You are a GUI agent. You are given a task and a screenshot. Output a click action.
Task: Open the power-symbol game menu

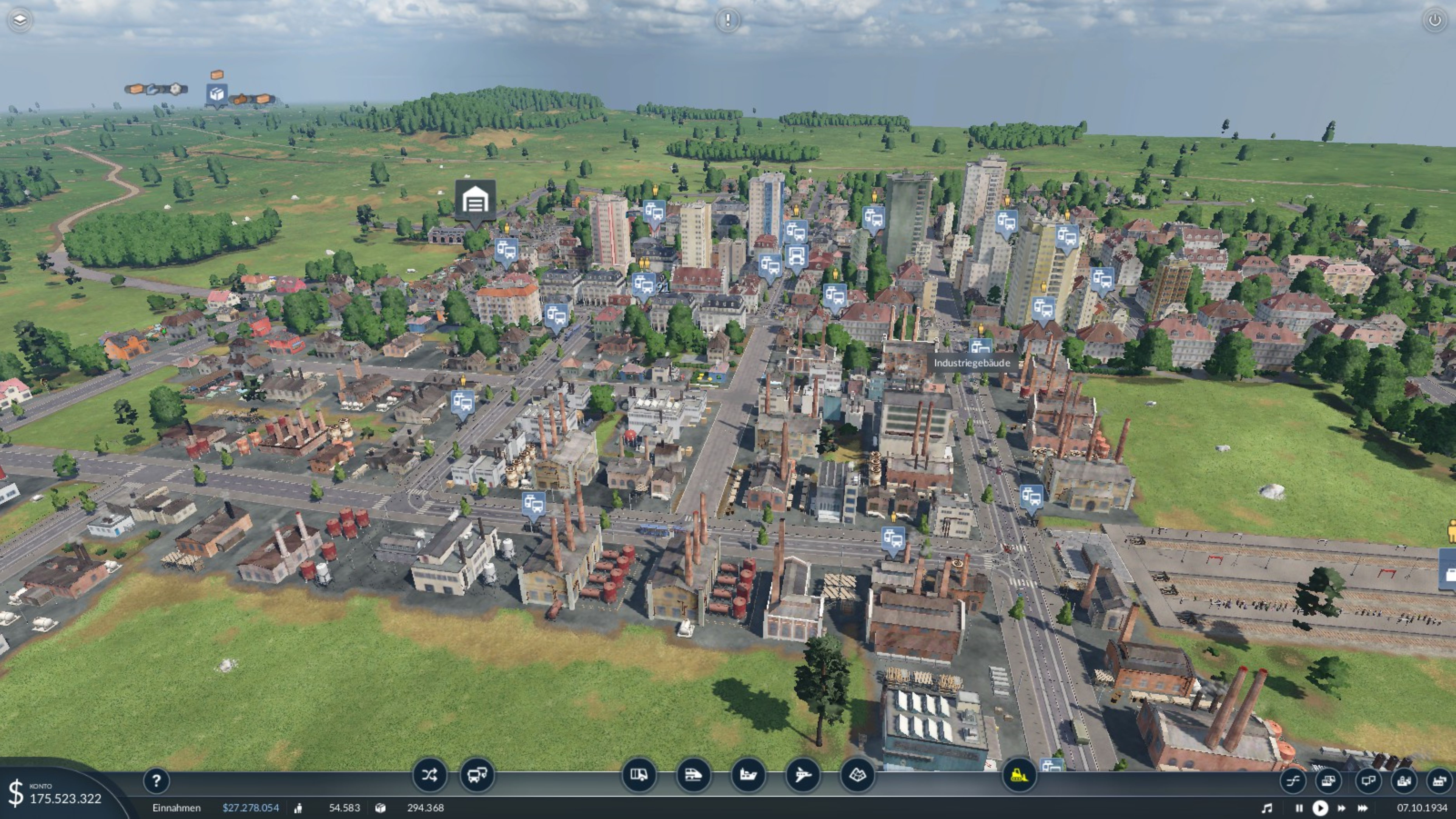[1434, 20]
